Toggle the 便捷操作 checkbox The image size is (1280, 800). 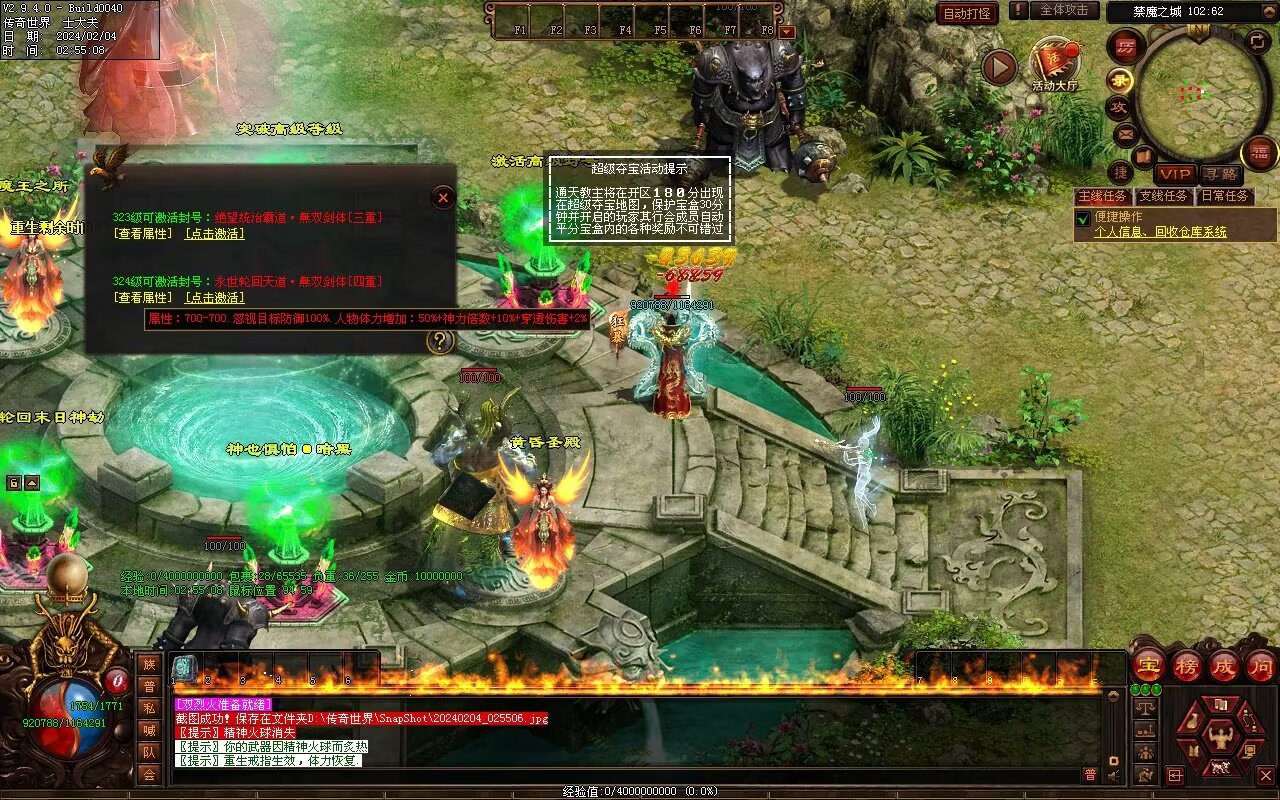pyautogui.click(x=1082, y=218)
